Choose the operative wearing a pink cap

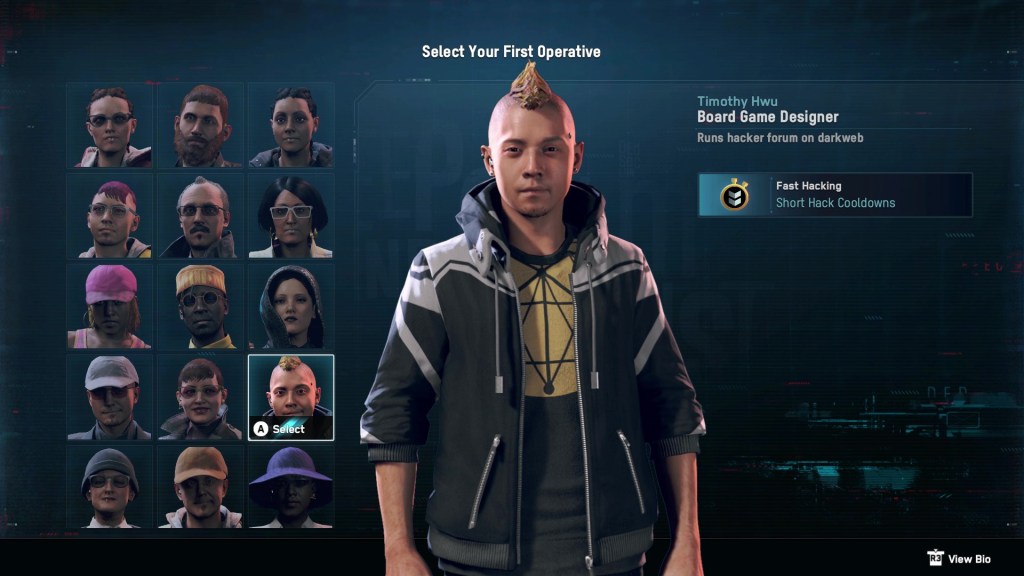coord(110,306)
